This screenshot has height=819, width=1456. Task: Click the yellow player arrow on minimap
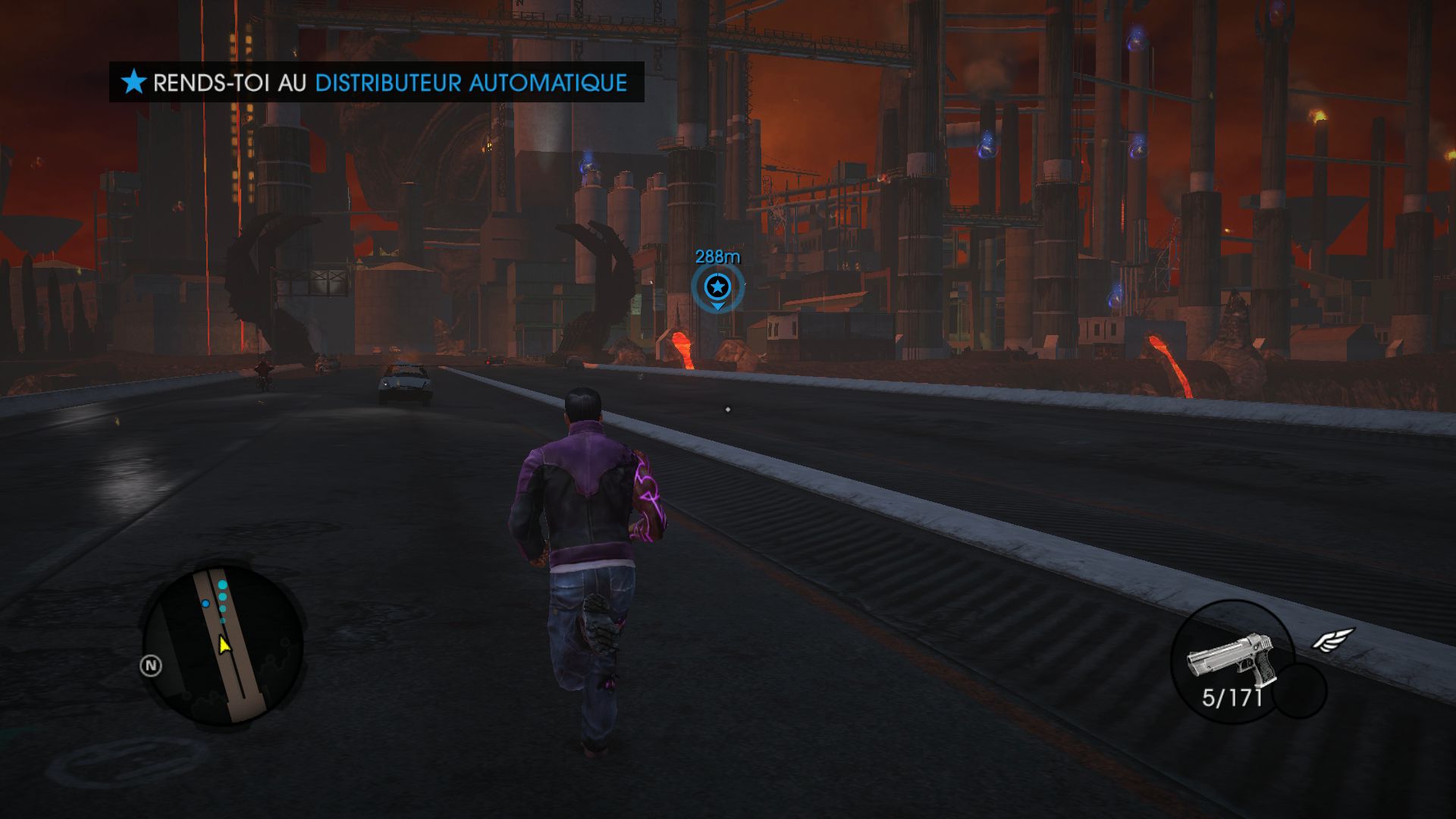click(x=224, y=645)
